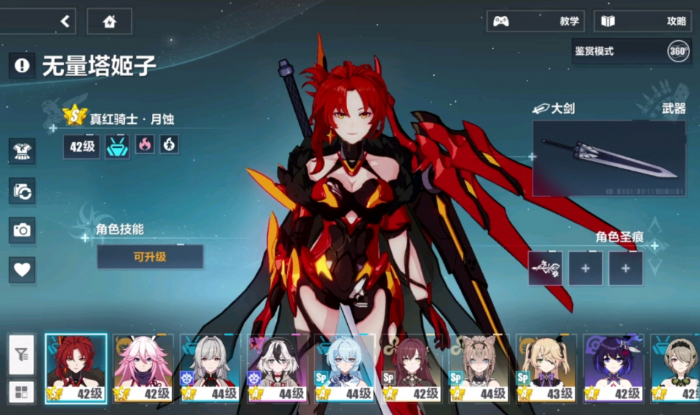Select the equipped stigmata slot

545,267
